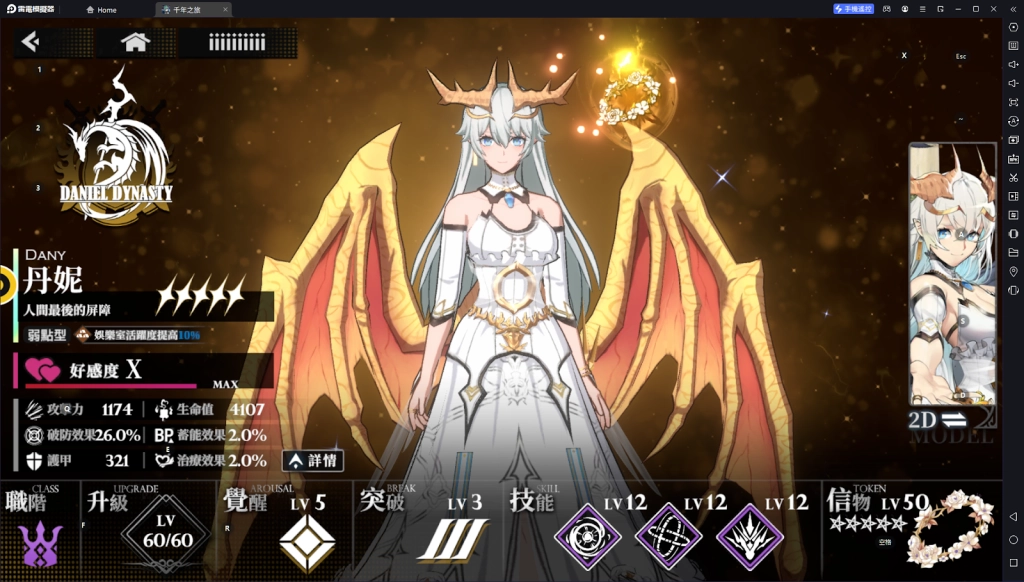Screen dimensions: 1024x582
Task: Select the dragon head skill icon
Action: tap(747, 537)
